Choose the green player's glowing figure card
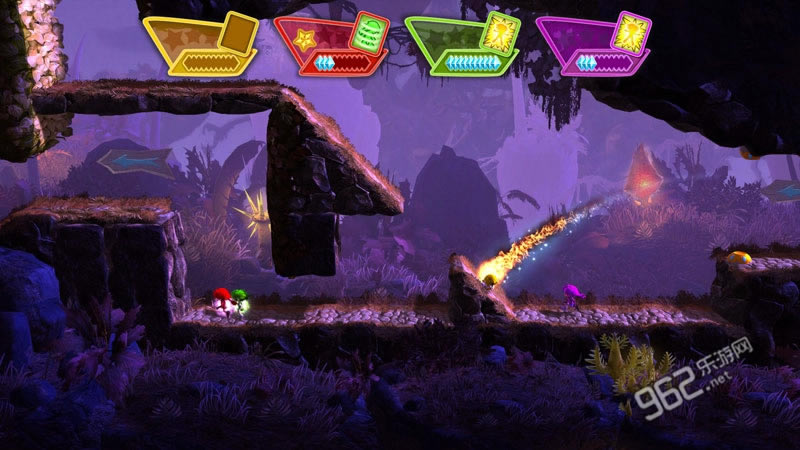 click(x=500, y=31)
